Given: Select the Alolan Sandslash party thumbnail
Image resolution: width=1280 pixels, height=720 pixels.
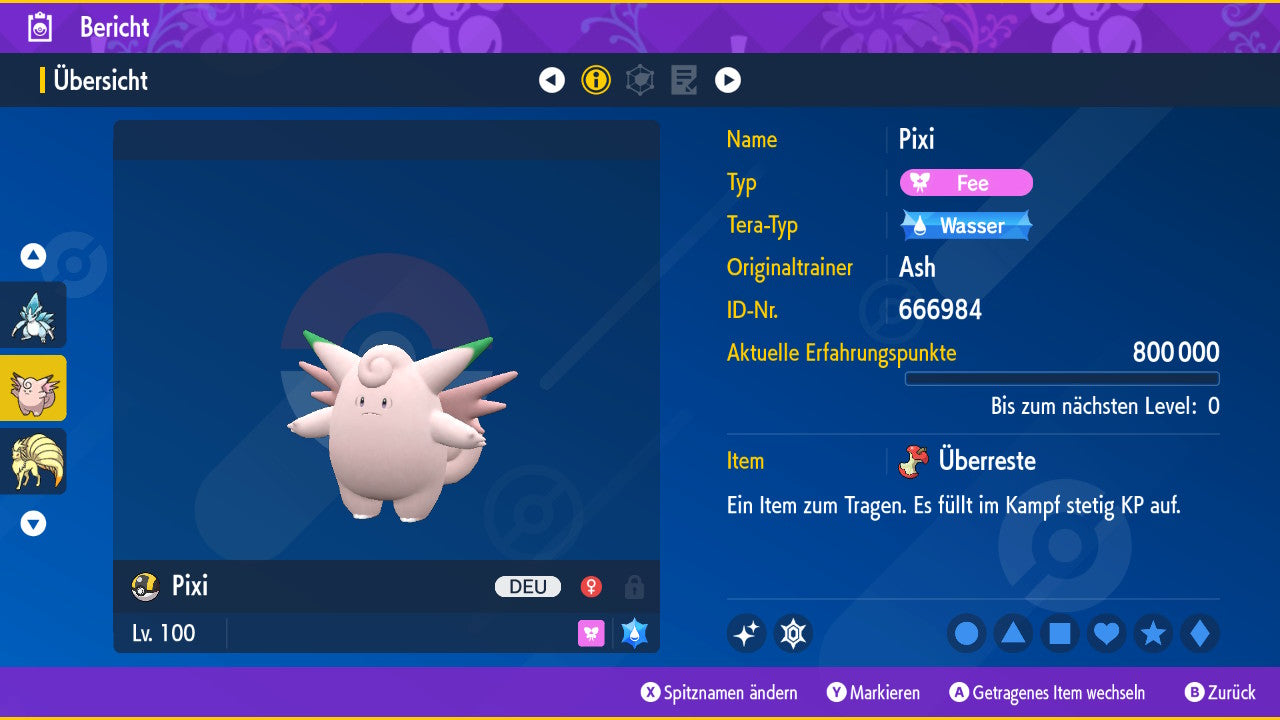Looking at the screenshot, I should pos(33,315).
